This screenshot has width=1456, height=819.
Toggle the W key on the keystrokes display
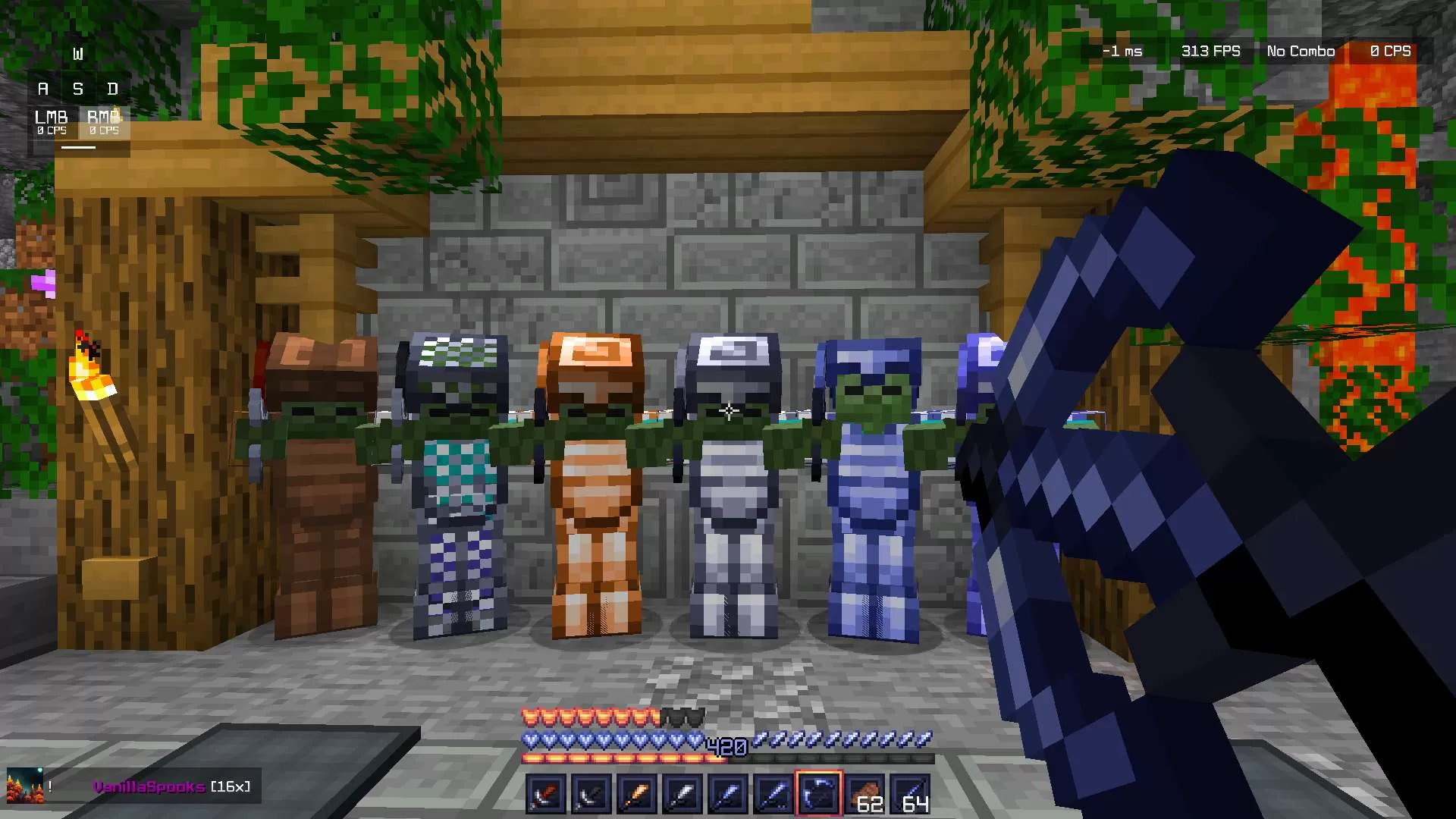78,53
